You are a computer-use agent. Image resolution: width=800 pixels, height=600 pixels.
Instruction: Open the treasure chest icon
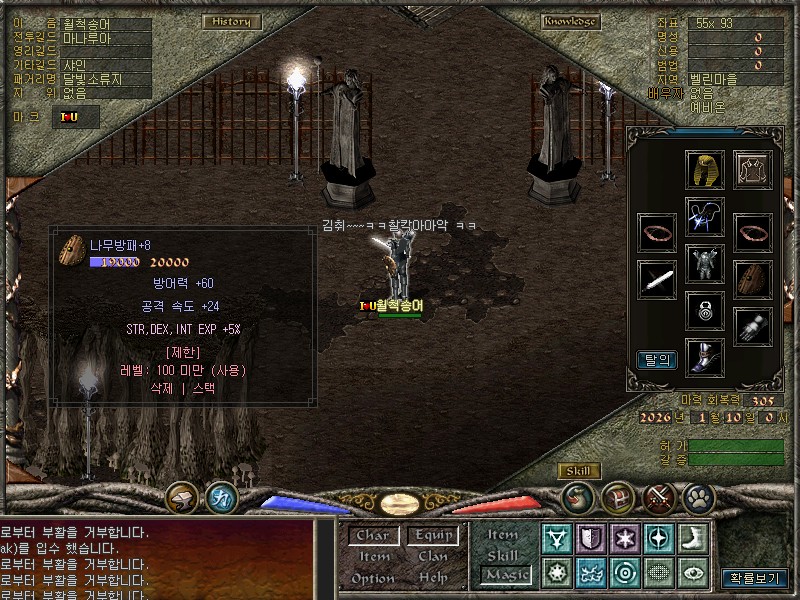click(618, 496)
